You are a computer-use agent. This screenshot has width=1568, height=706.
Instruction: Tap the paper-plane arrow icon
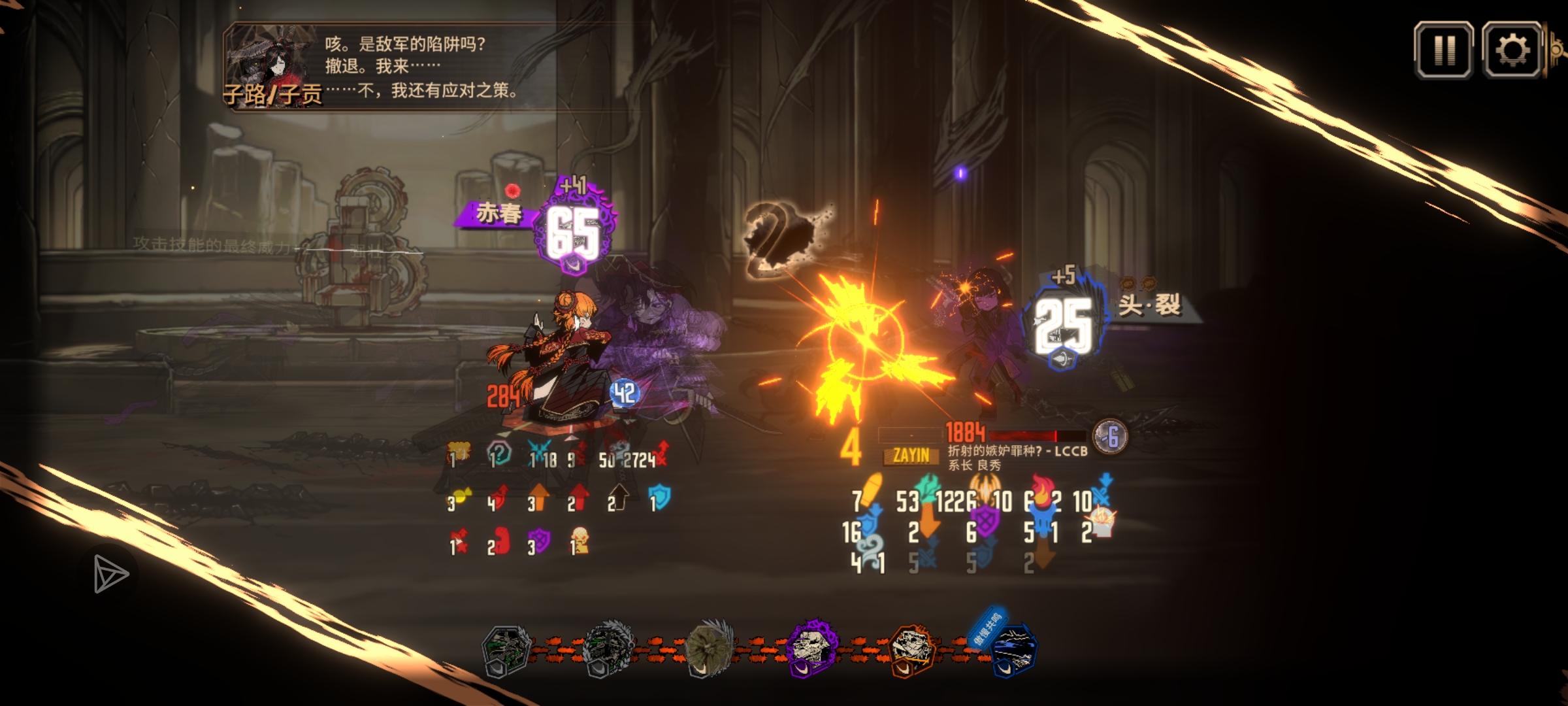pyautogui.click(x=110, y=574)
